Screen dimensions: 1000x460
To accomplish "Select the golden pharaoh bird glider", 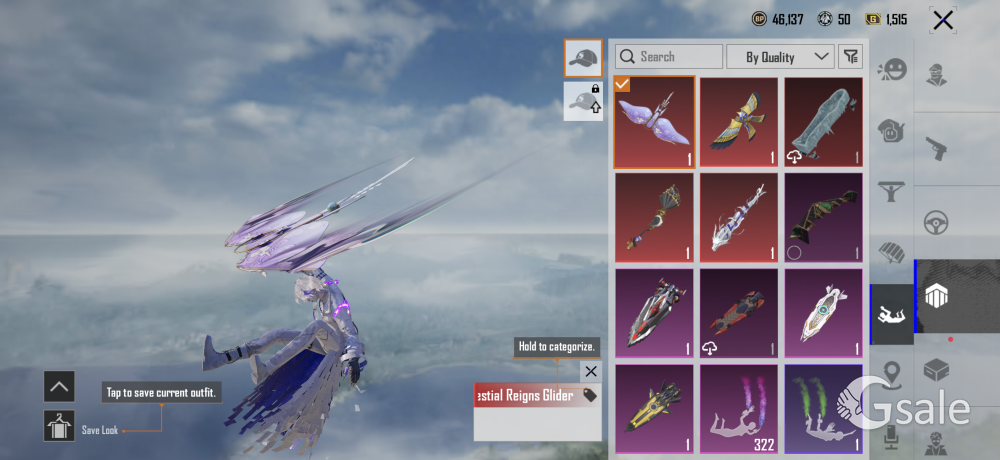I will (739, 121).
